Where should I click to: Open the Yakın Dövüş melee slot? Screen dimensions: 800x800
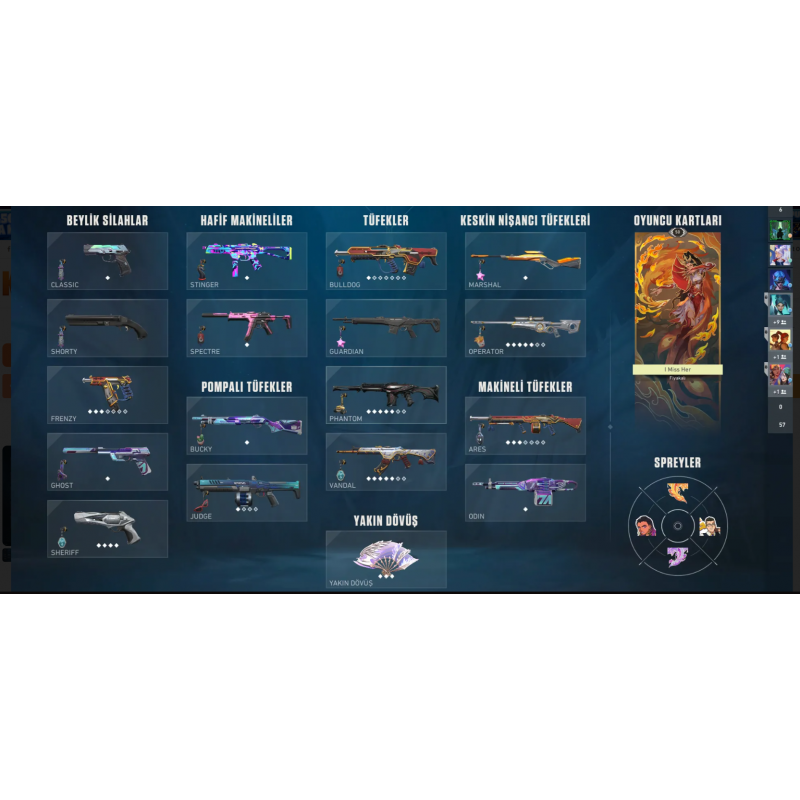(385, 559)
